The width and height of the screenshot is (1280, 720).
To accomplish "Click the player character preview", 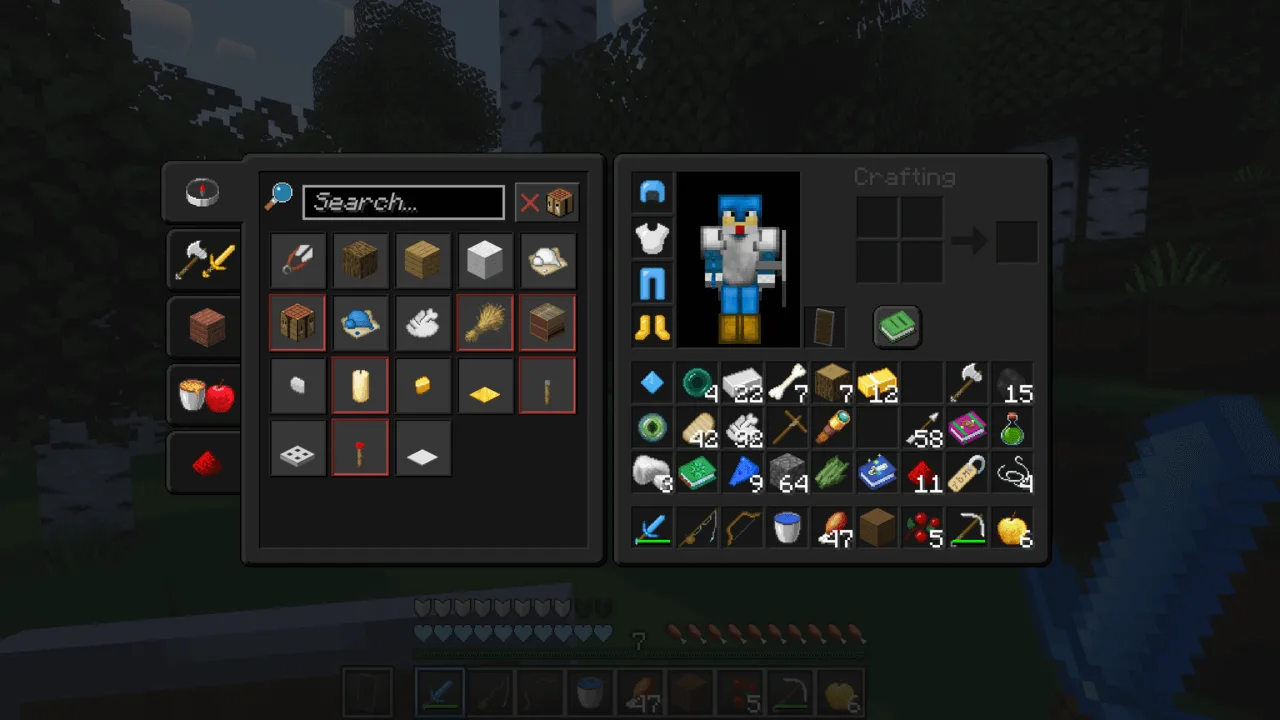I will tap(738, 260).
